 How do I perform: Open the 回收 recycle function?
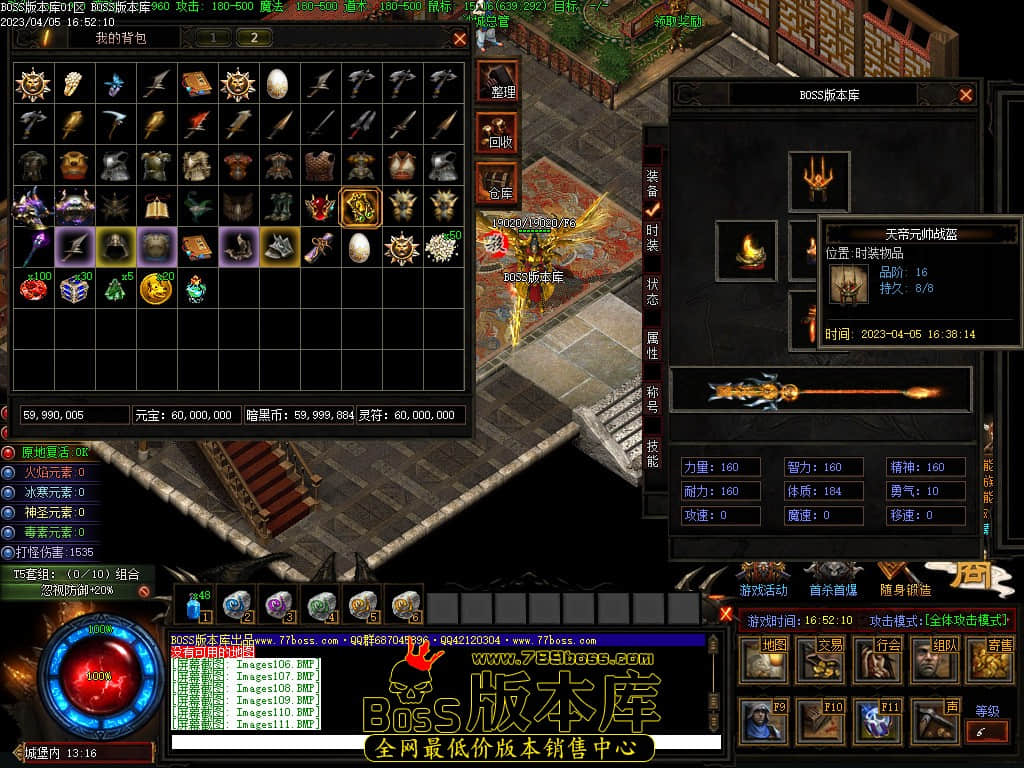click(498, 131)
